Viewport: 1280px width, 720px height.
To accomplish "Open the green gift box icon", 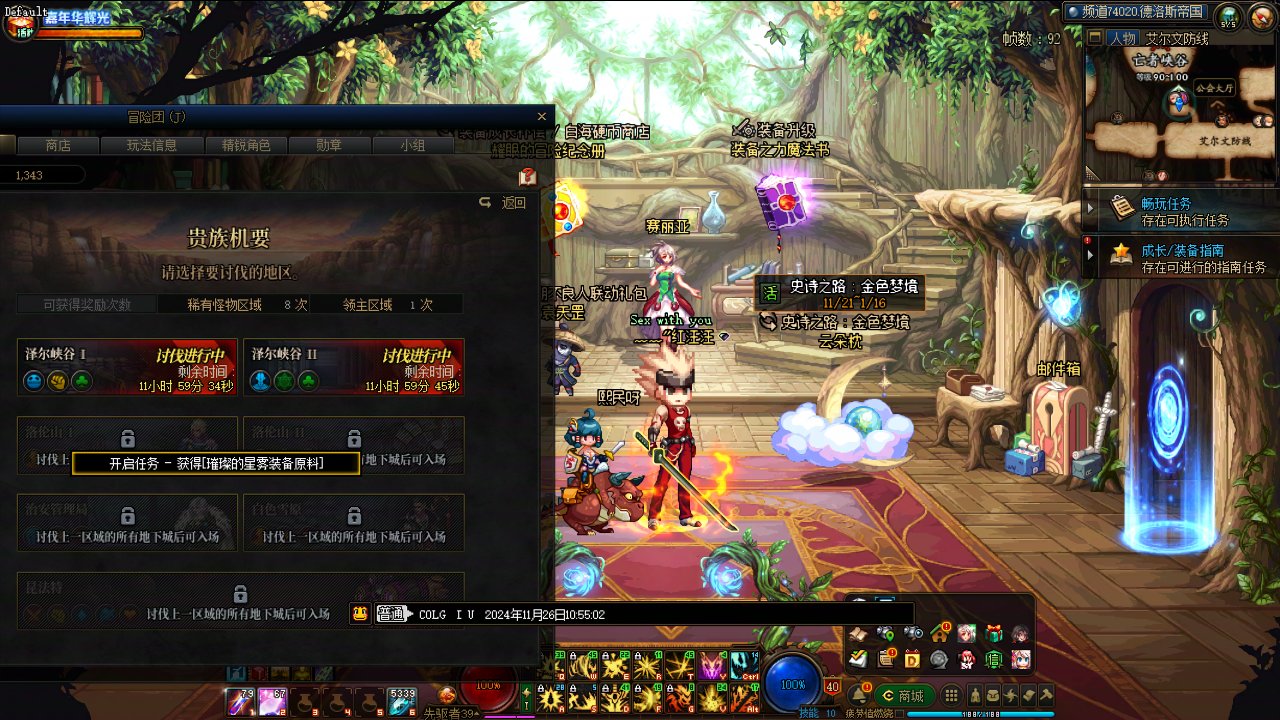I will coord(994,633).
